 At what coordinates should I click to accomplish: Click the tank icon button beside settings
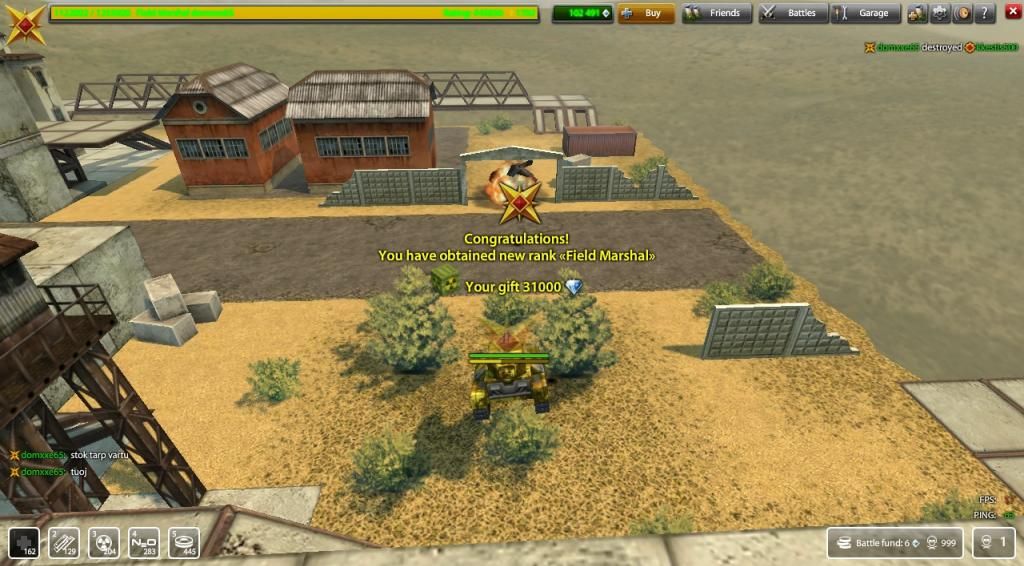click(917, 13)
